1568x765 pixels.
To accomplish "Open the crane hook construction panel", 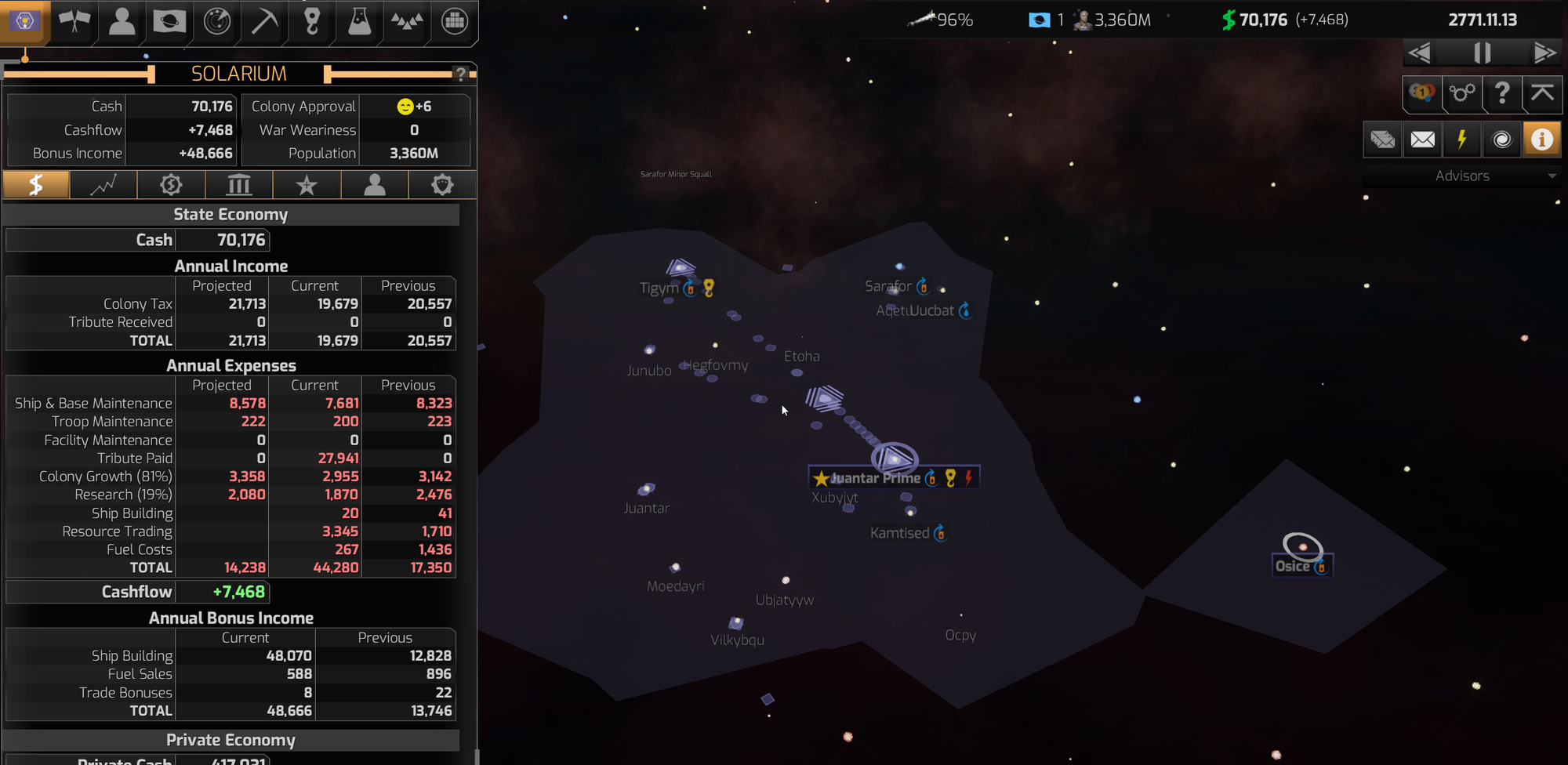I will point(312,21).
